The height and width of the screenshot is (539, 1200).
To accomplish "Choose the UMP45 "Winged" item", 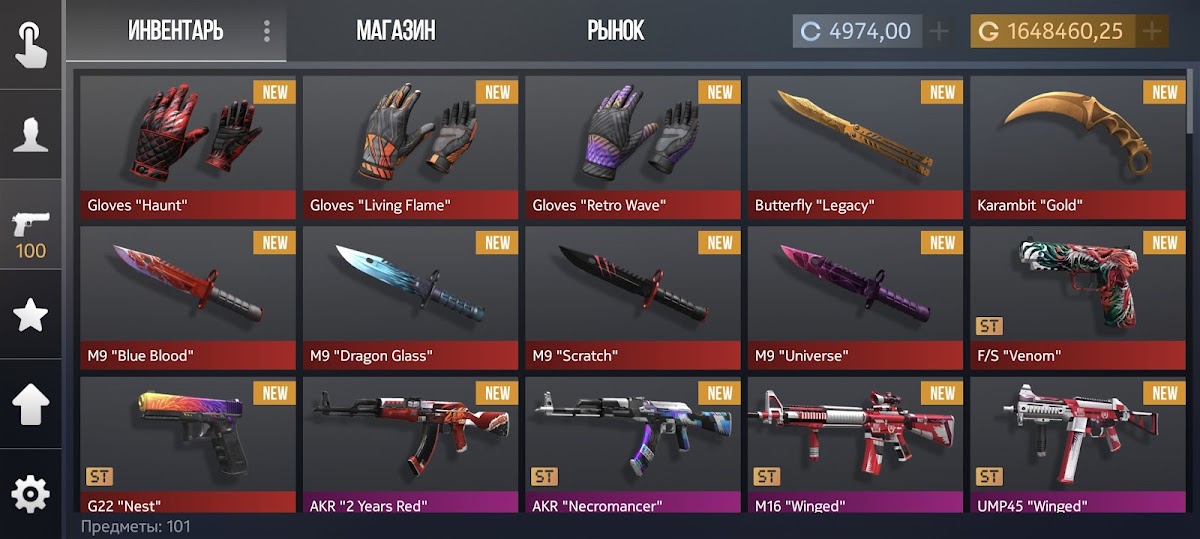I will [1078, 444].
